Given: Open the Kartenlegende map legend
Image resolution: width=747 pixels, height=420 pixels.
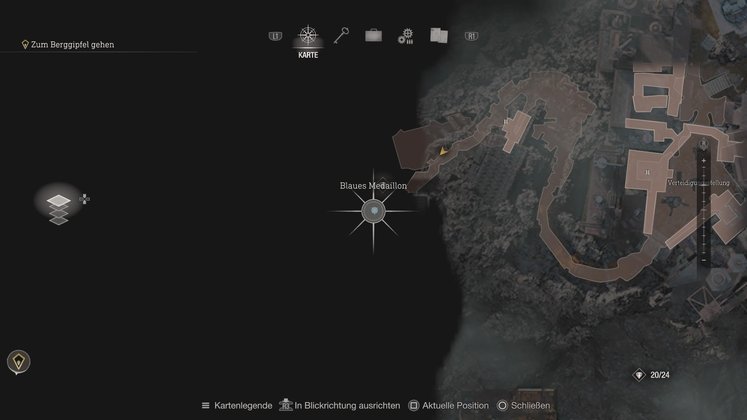Looking at the screenshot, I should pyautogui.click(x=237, y=405).
